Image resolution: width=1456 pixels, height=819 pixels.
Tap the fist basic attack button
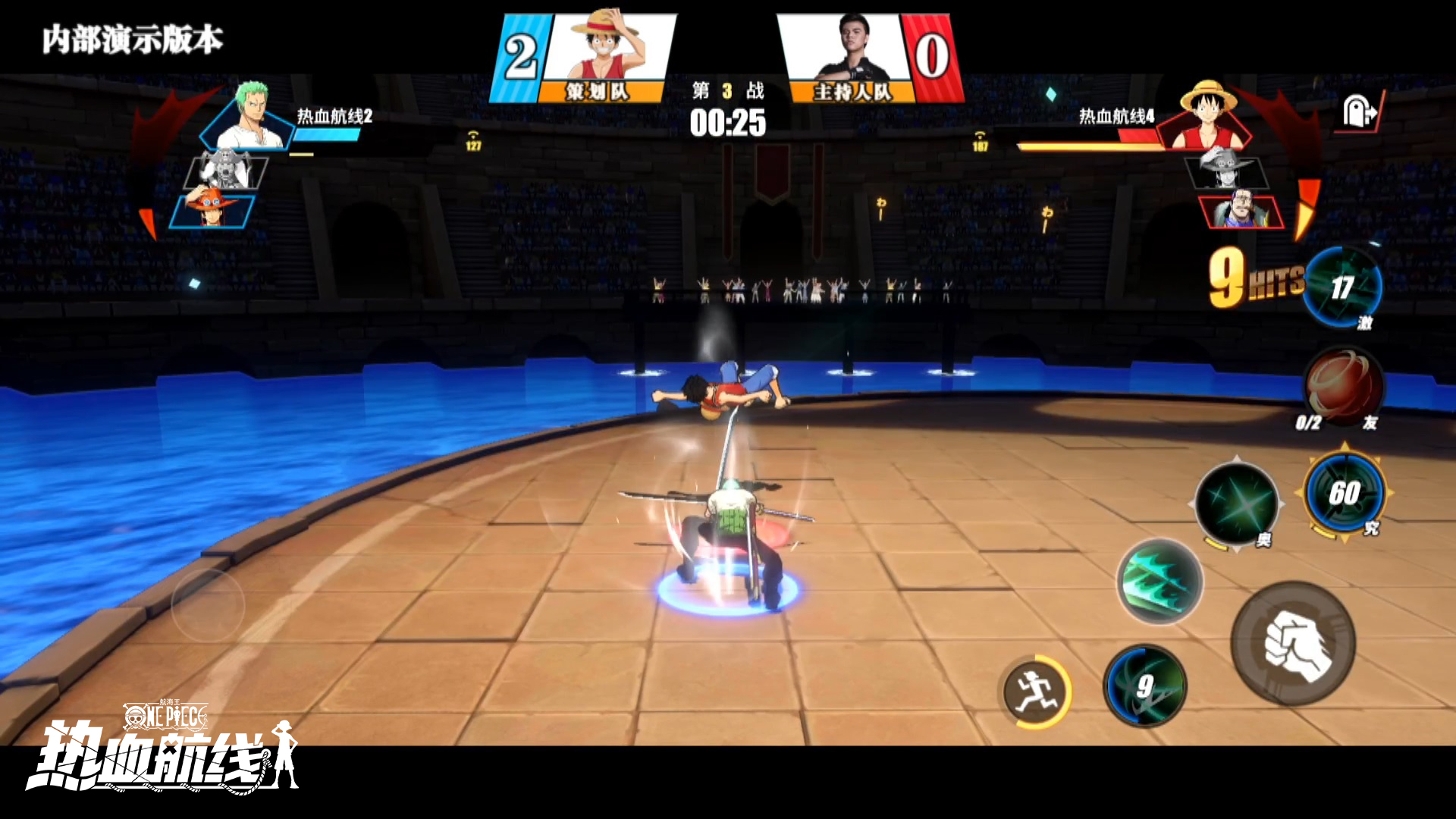(x=1294, y=644)
